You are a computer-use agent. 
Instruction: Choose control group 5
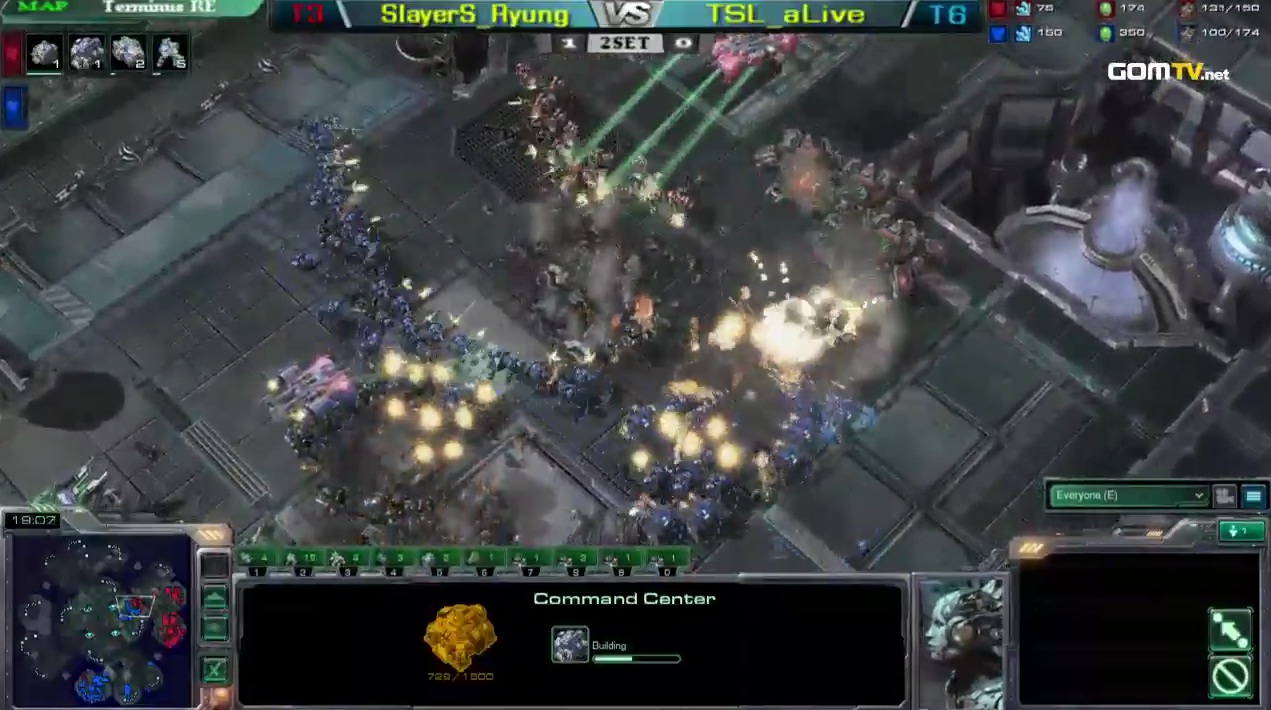[439, 560]
